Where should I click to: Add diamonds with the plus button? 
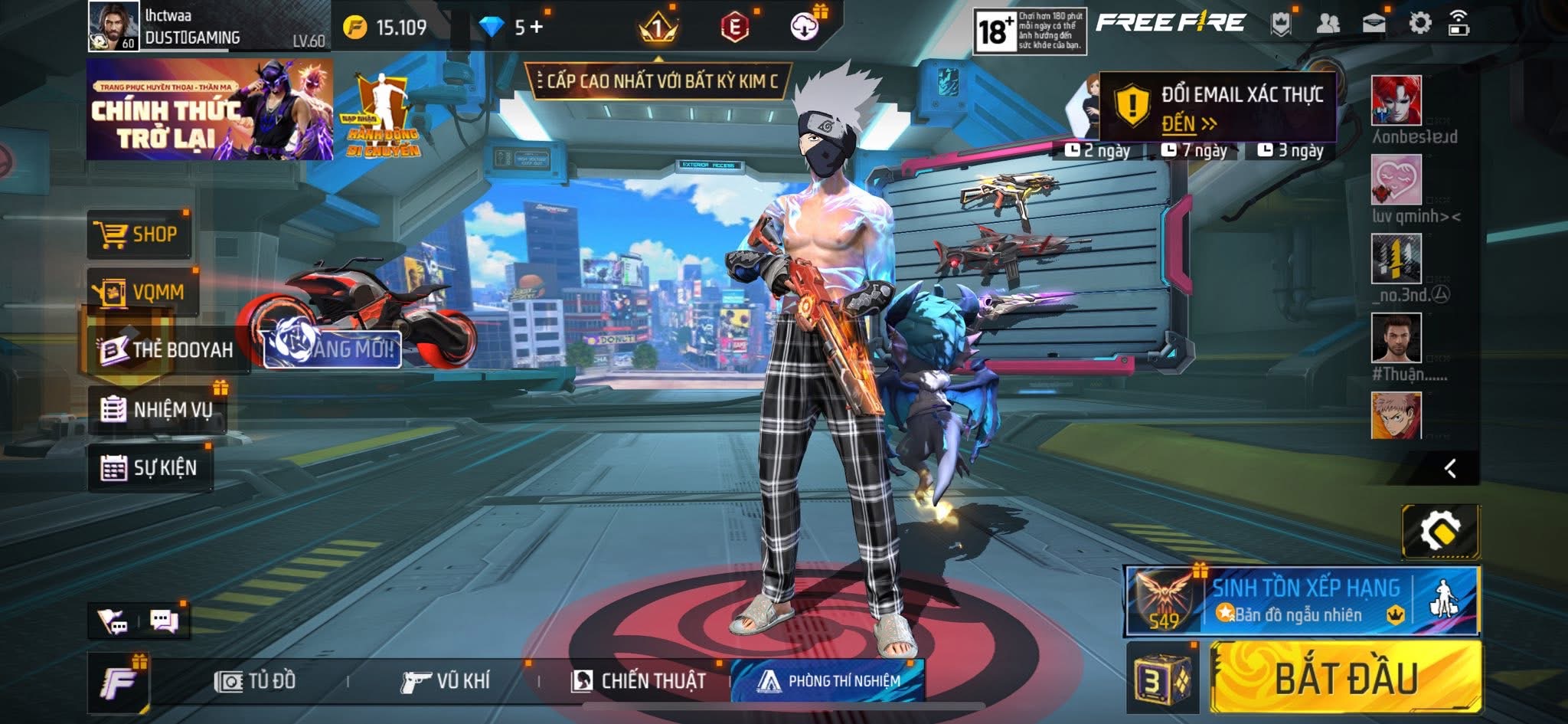point(536,28)
